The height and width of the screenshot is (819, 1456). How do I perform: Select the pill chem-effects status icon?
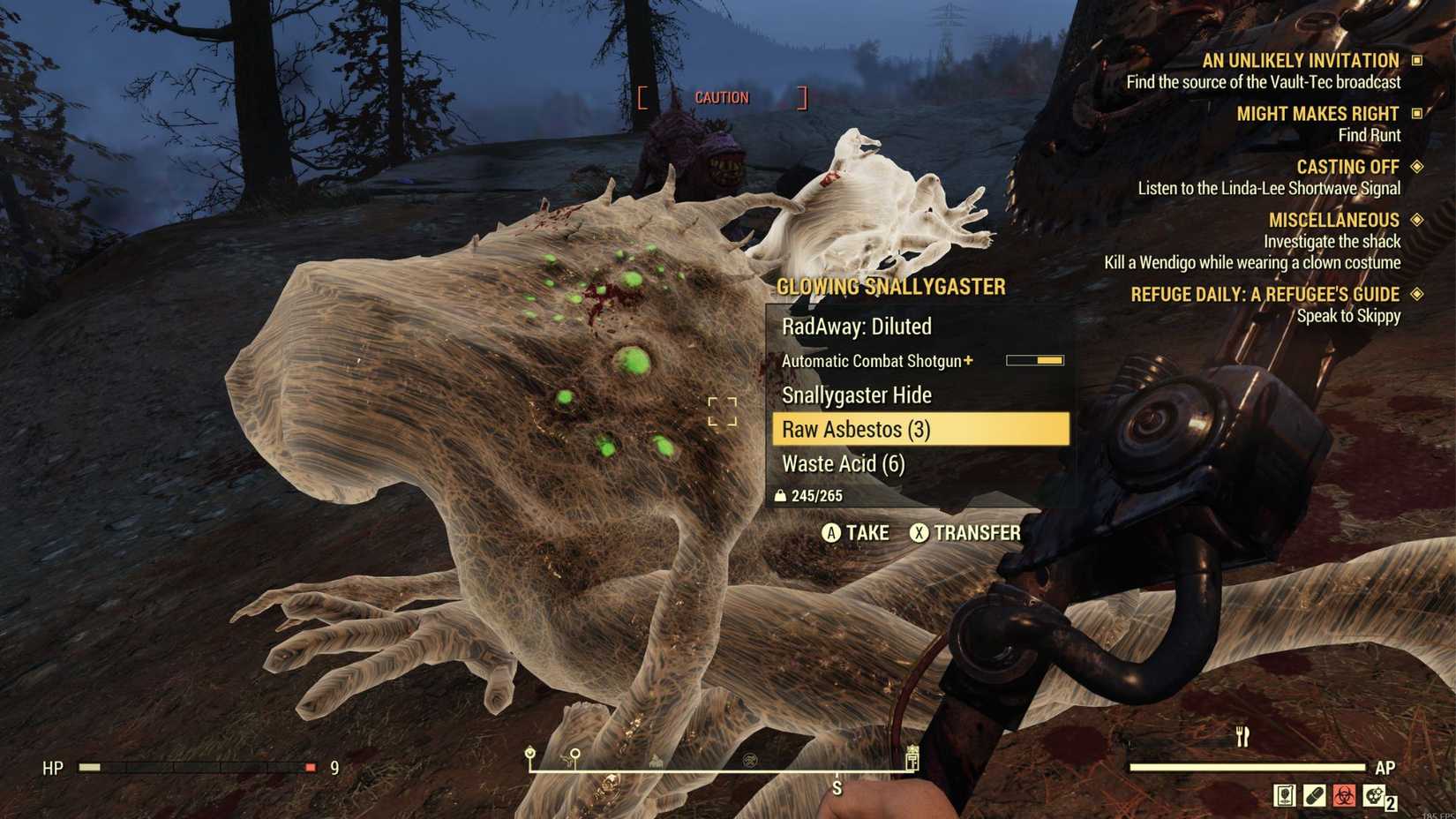[1315, 795]
